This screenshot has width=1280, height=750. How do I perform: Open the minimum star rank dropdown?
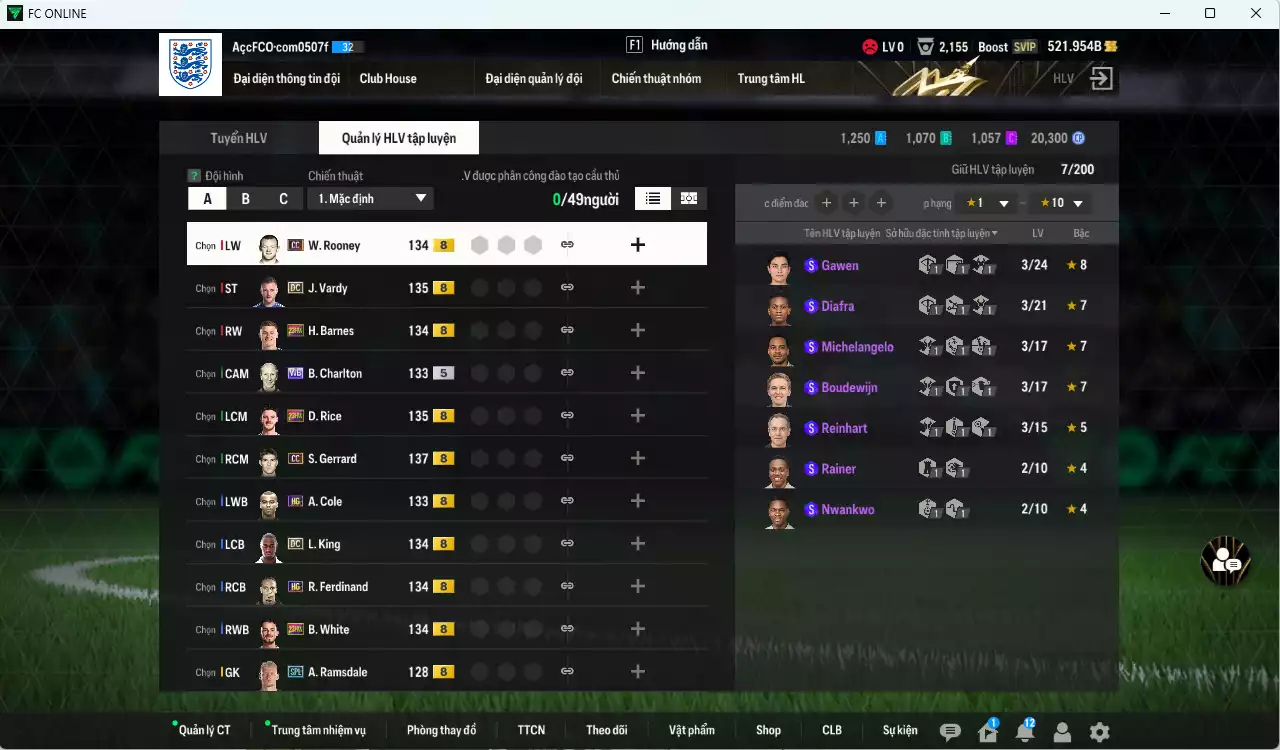point(987,203)
